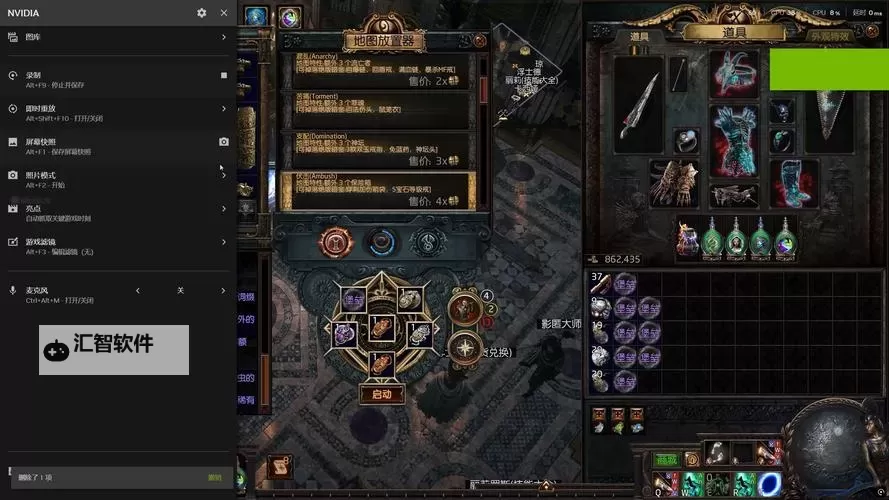This screenshot has width=889, height=500.
Task: Click the compass icon beside the map device
Action: (x=465, y=347)
